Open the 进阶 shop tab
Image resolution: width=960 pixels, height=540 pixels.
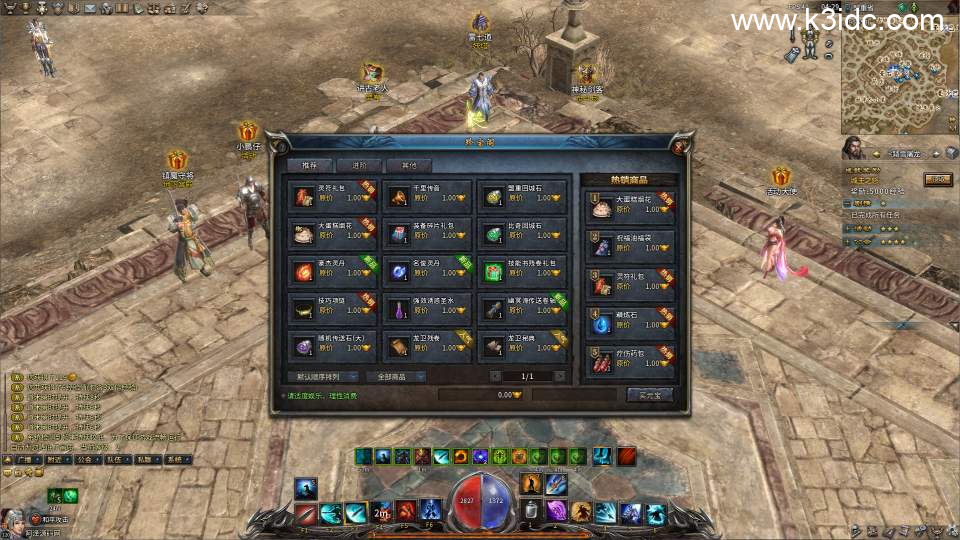360,165
